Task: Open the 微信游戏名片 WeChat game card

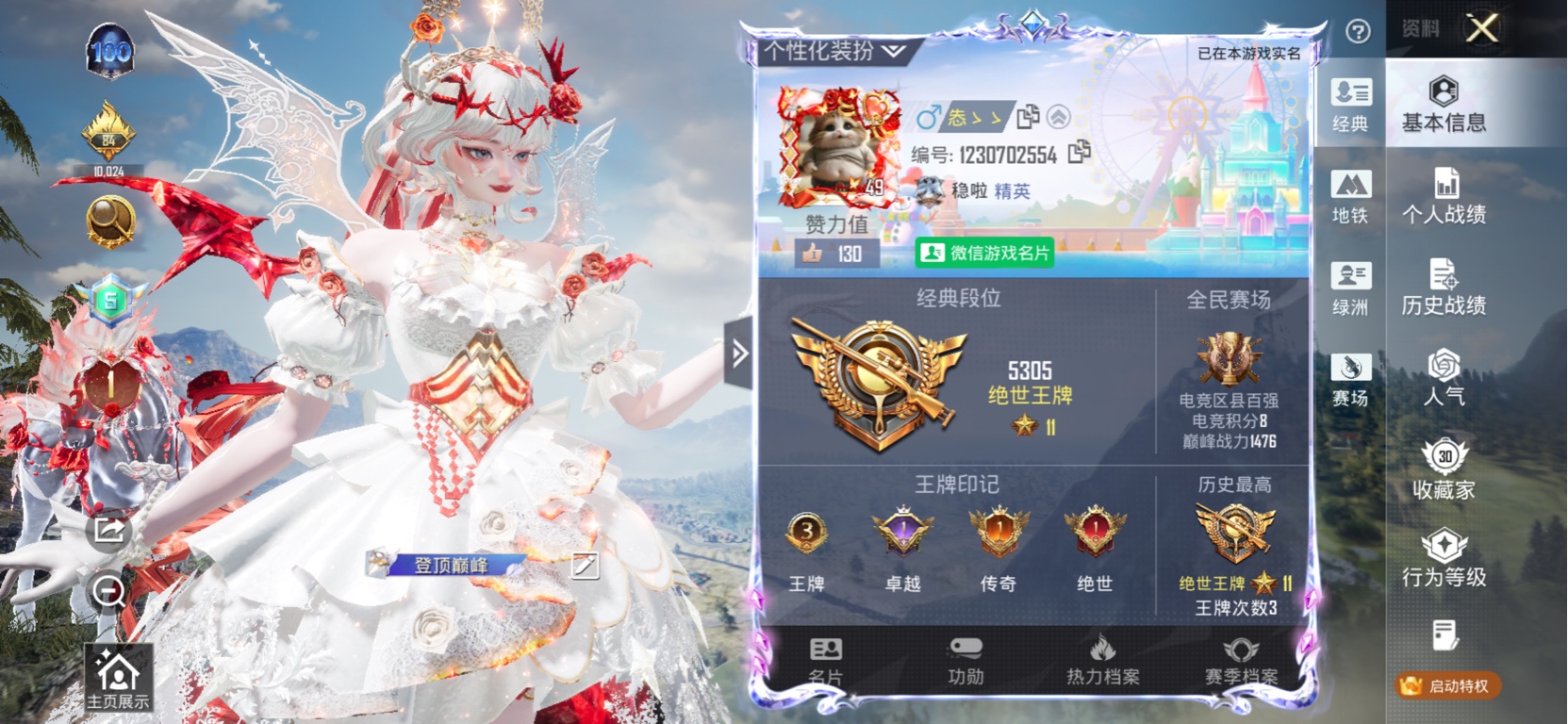Action: click(984, 253)
